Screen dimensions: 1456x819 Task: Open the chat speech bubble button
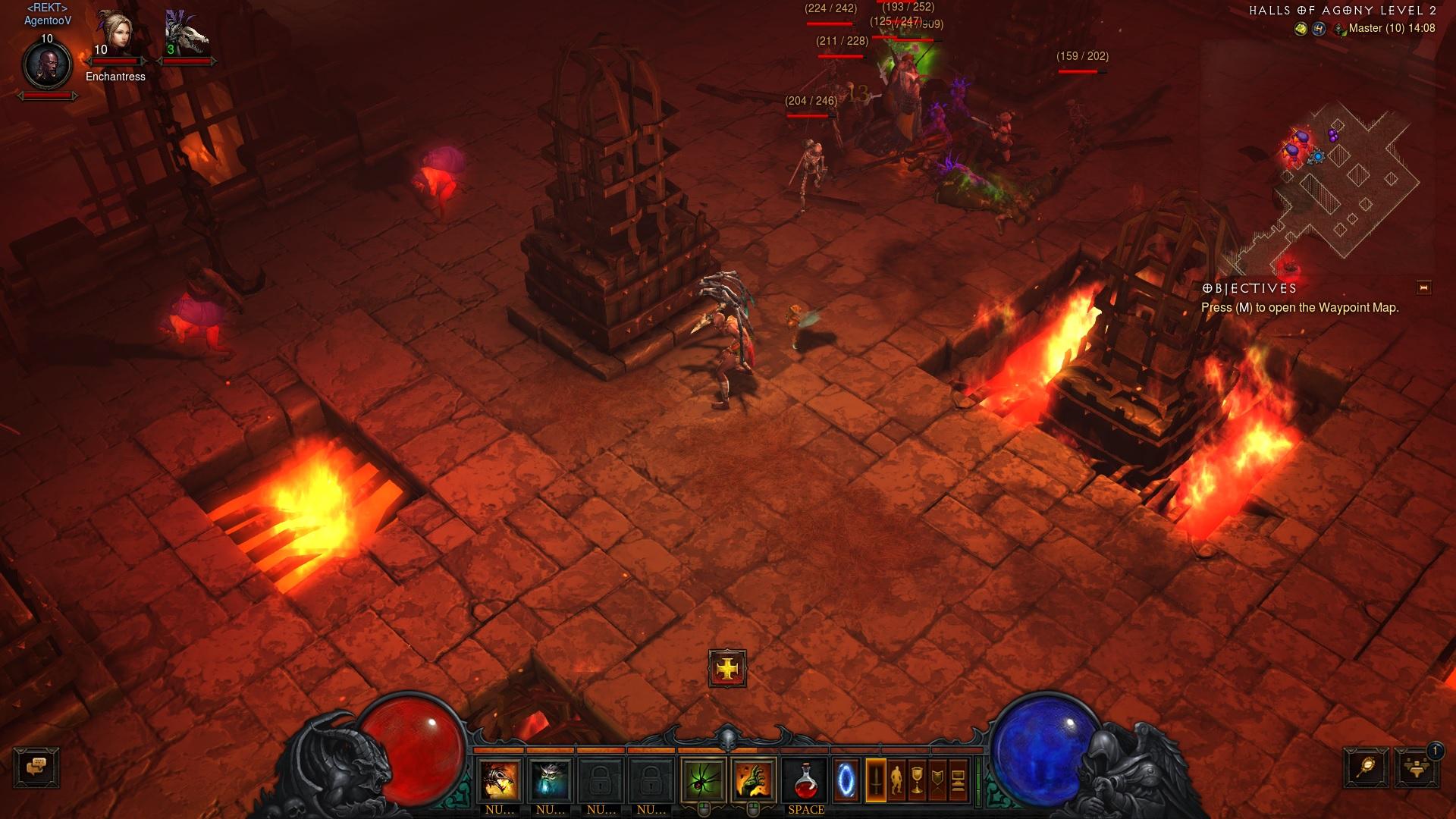click(x=36, y=767)
